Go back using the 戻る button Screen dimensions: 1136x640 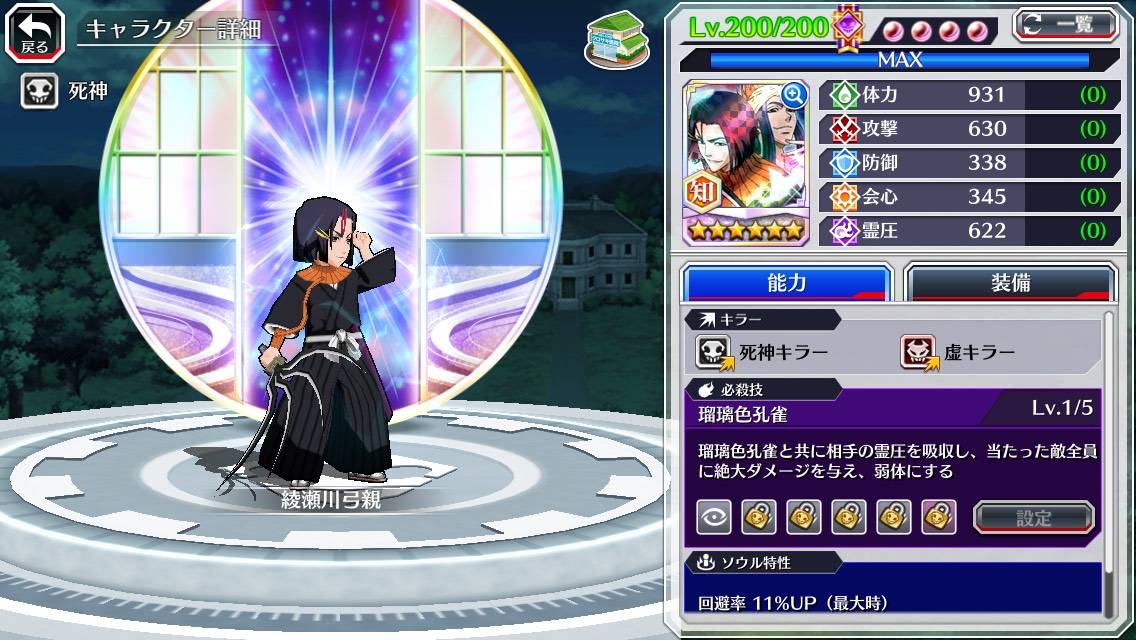point(35,31)
